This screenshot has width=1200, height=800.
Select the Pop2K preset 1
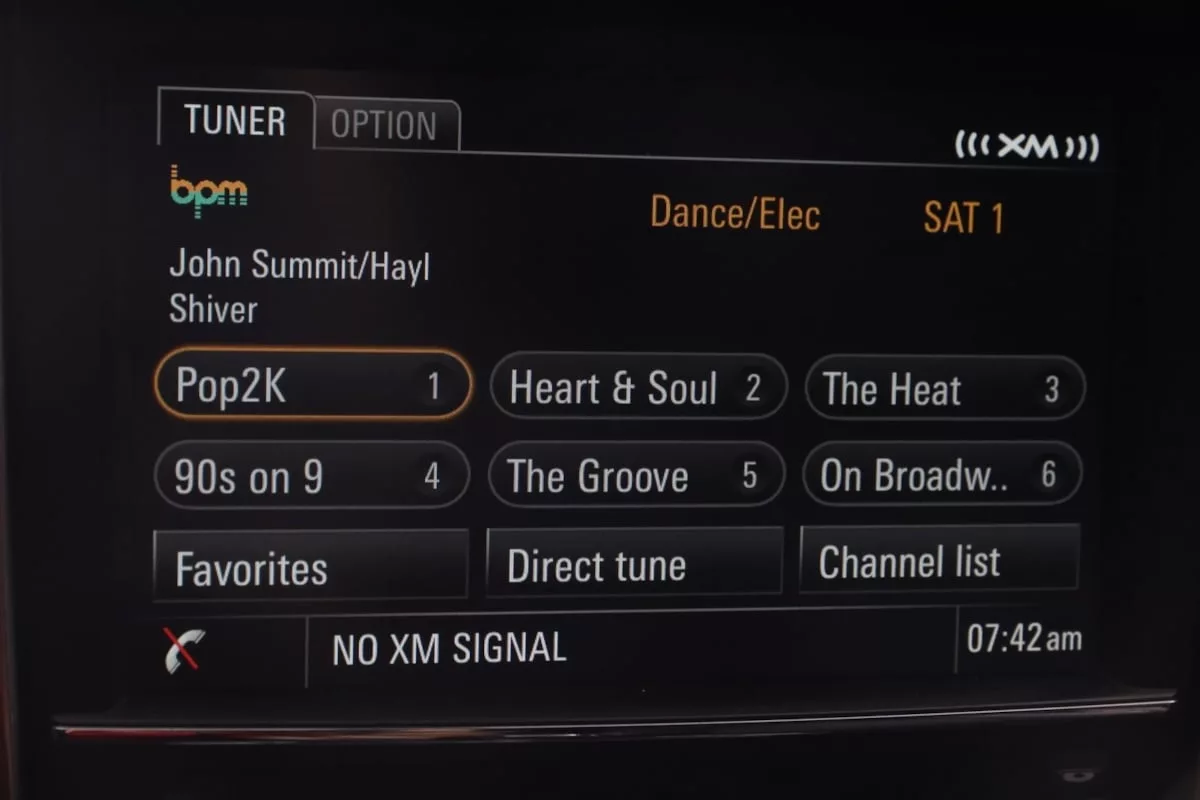(x=312, y=385)
